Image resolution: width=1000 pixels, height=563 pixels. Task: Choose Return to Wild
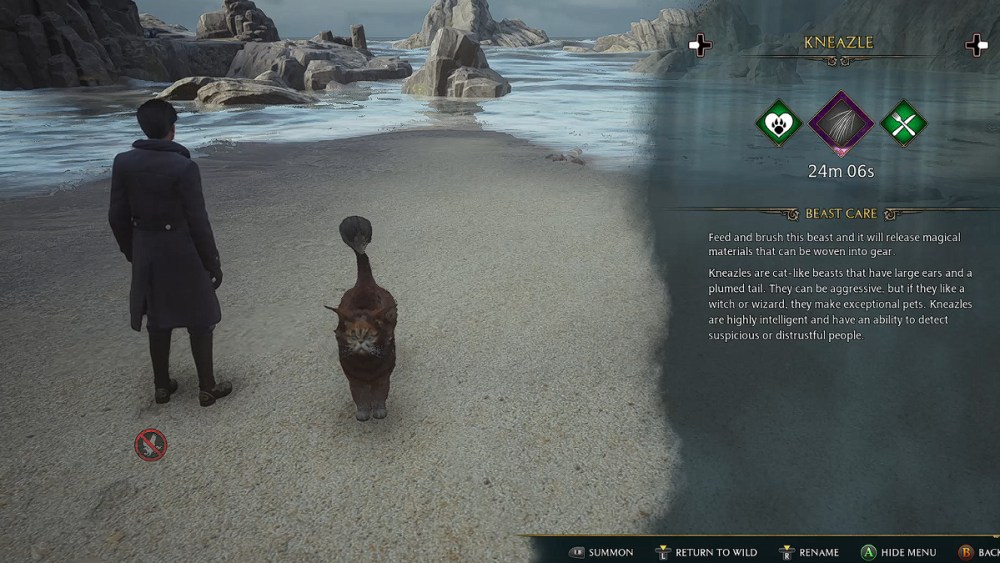click(x=706, y=552)
